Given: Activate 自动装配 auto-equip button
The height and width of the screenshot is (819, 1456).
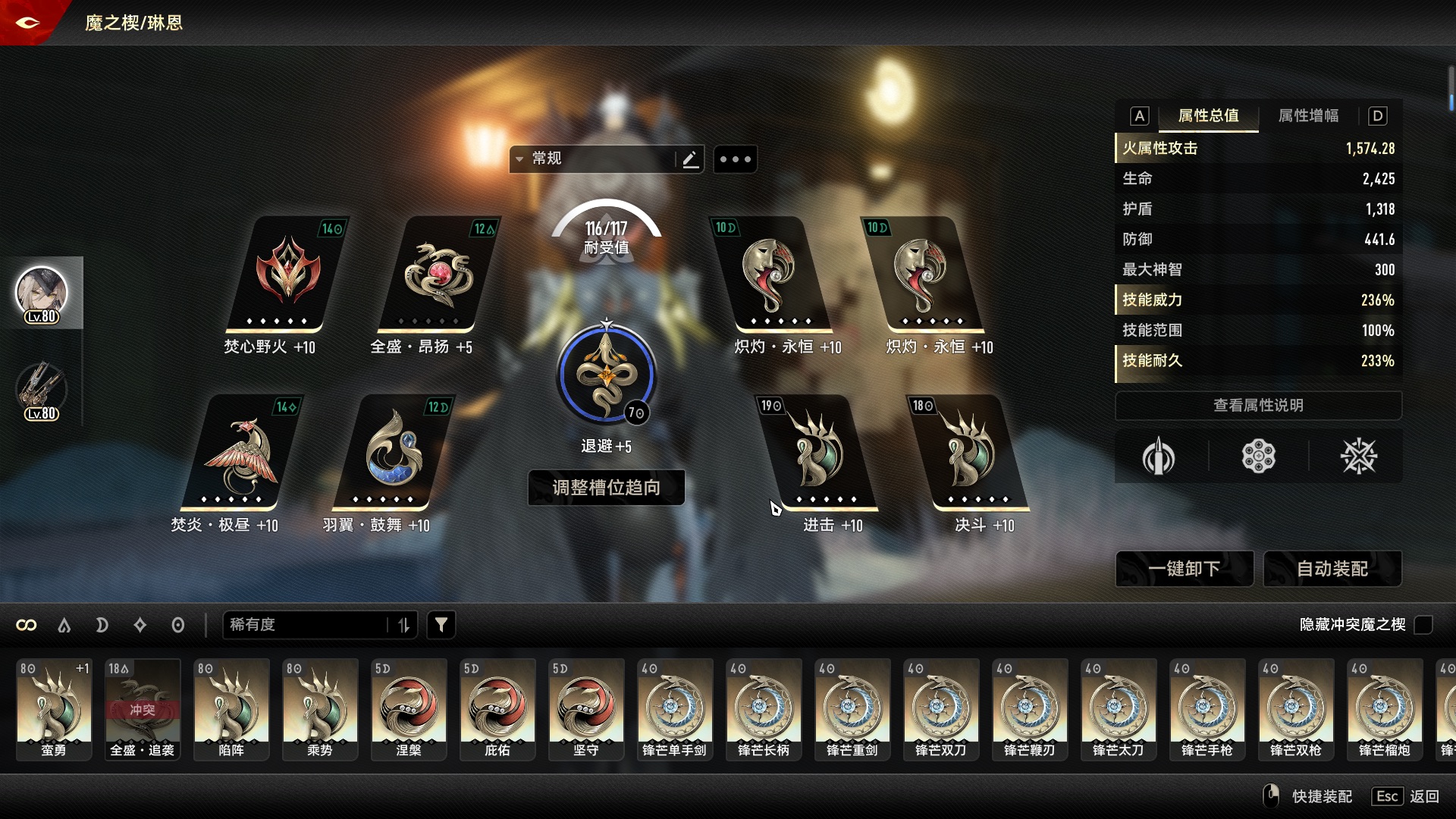Looking at the screenshot, I should [1332, 569].
